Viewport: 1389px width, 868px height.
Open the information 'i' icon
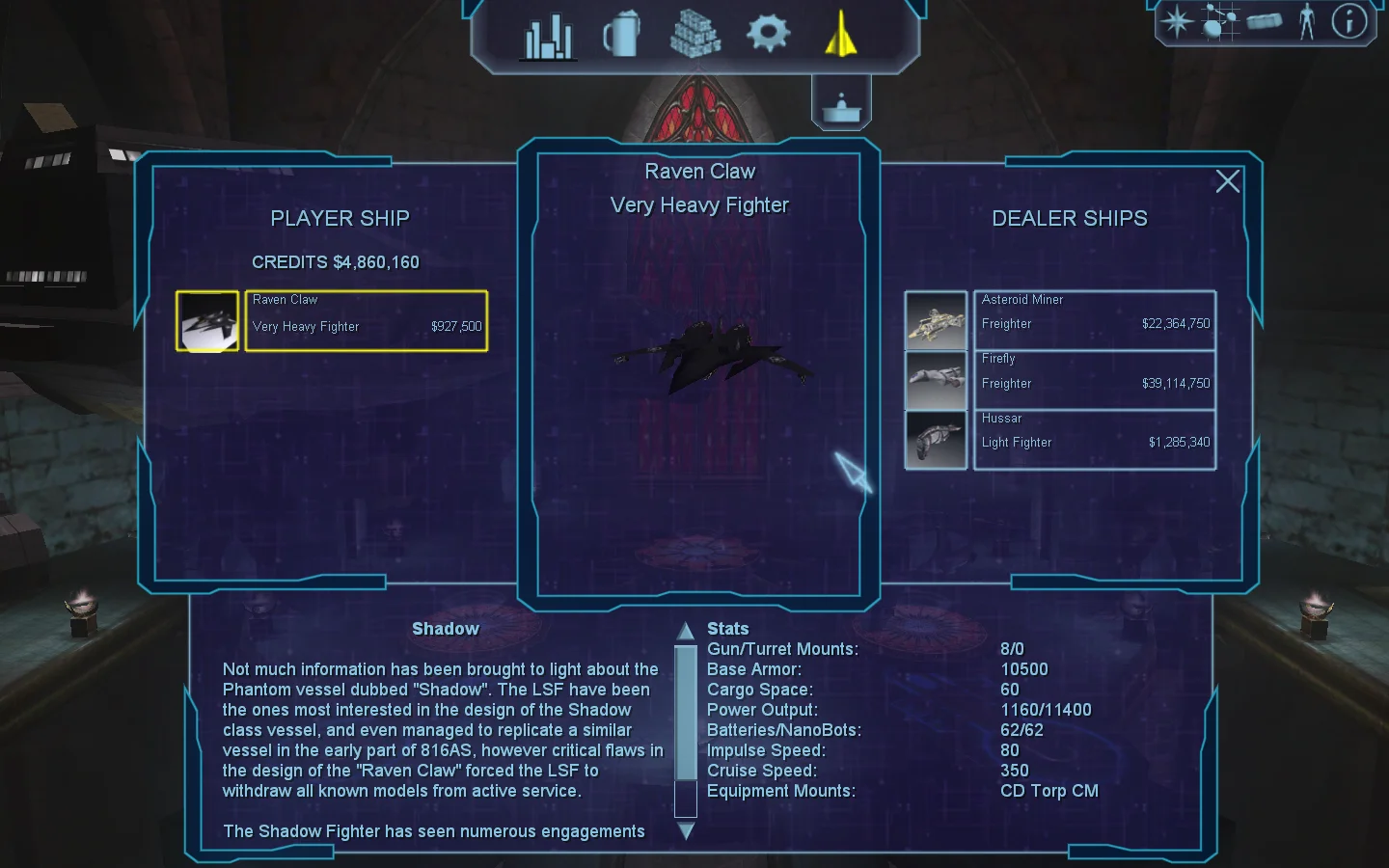(1348, 21)
